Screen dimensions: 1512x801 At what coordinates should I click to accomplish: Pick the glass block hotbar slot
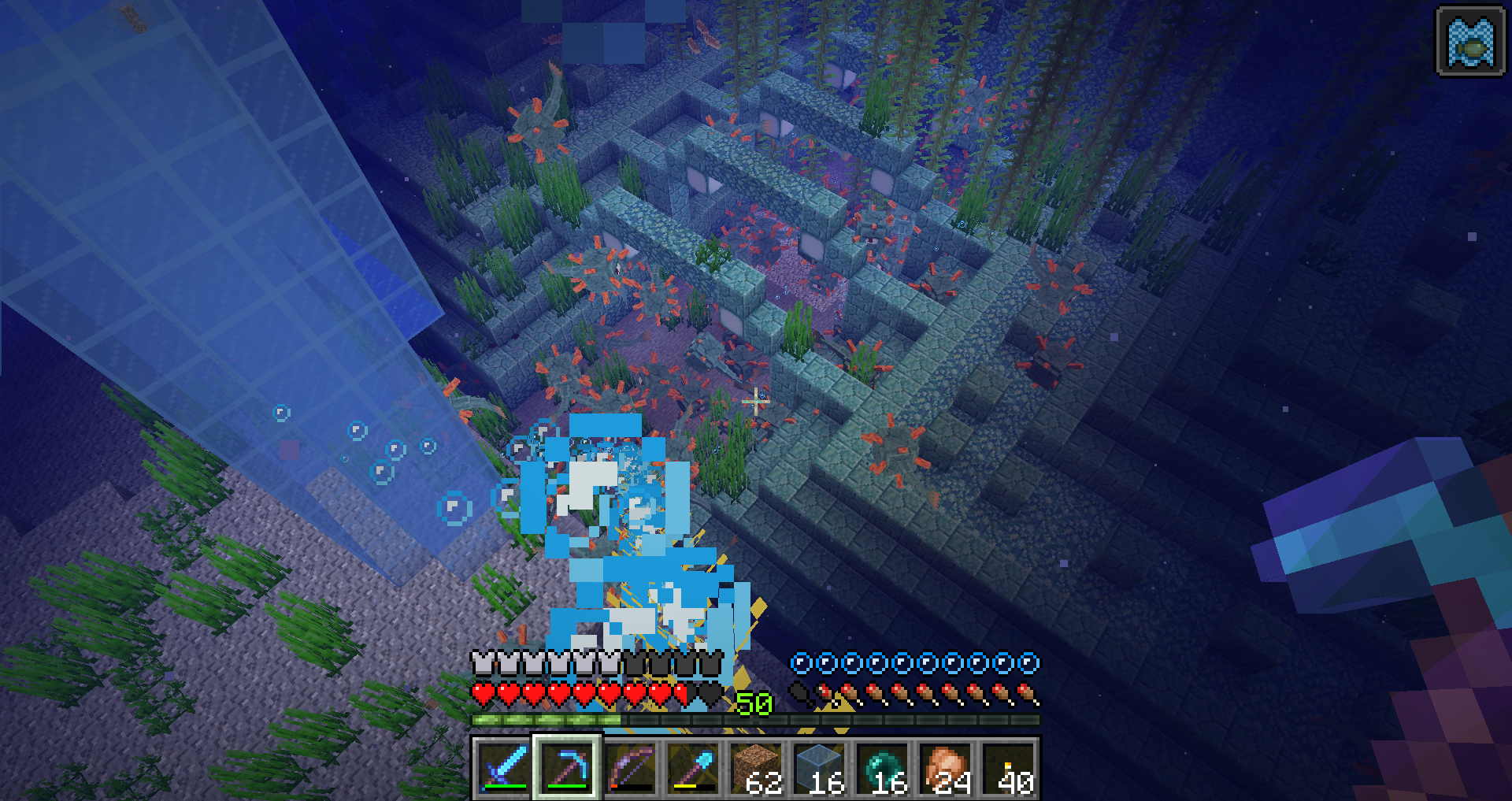819,767
